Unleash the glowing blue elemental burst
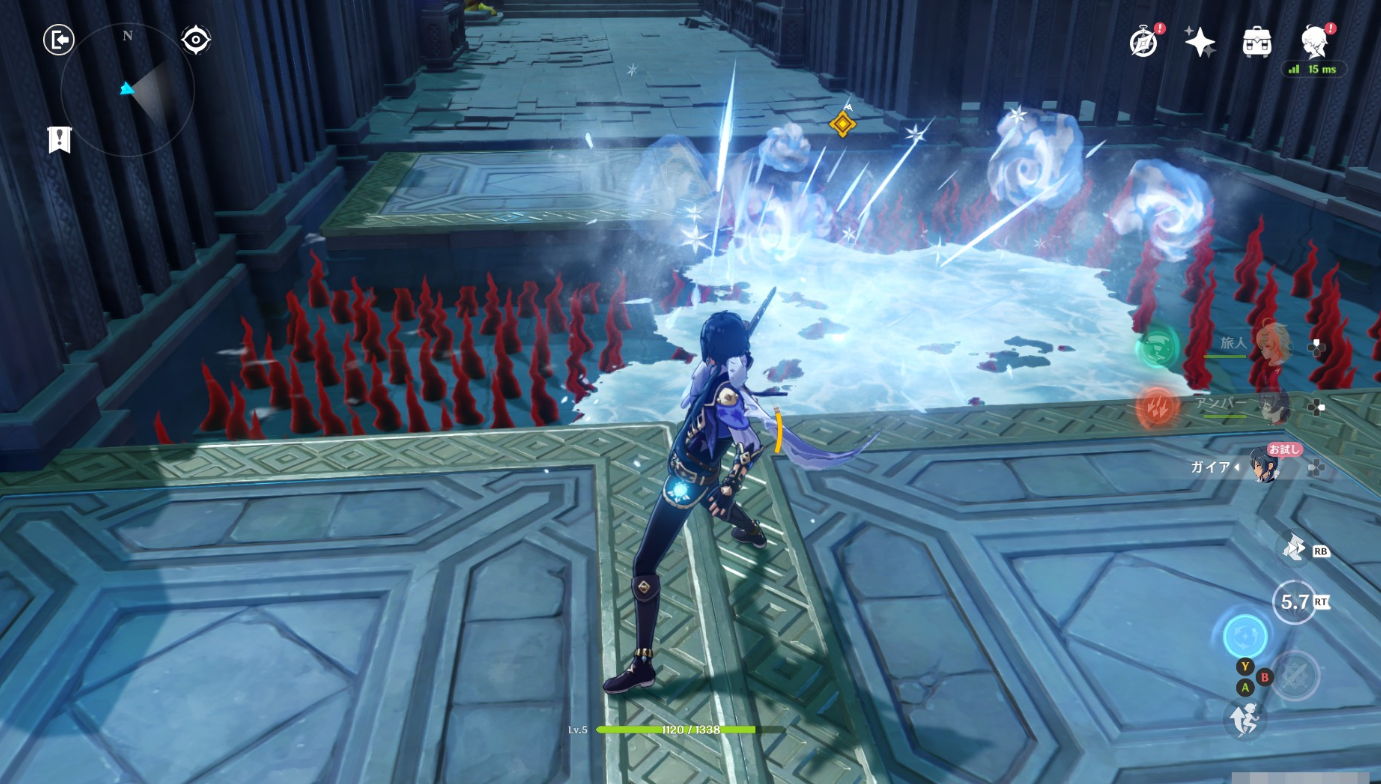Image resolution: width=1381 pixels, height=784 pixels. point(1245,637)
